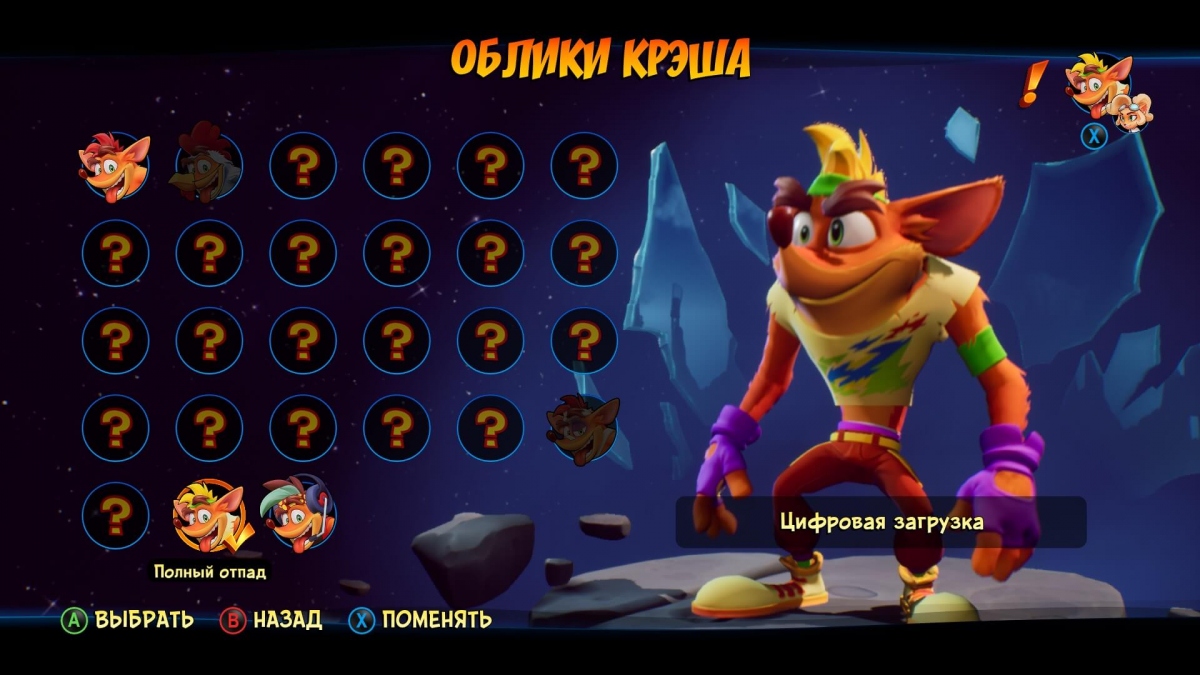Viewport: 1200px width, 675px height.
Task: Switch to Coco using the character portrait
Action: 1134,111
